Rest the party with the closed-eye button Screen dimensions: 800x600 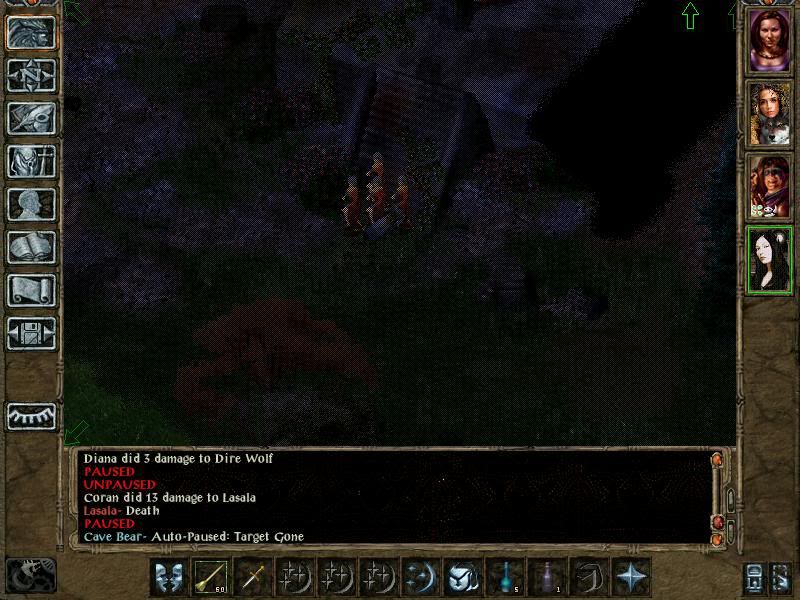pyautogui.click(x=31, y=415)
